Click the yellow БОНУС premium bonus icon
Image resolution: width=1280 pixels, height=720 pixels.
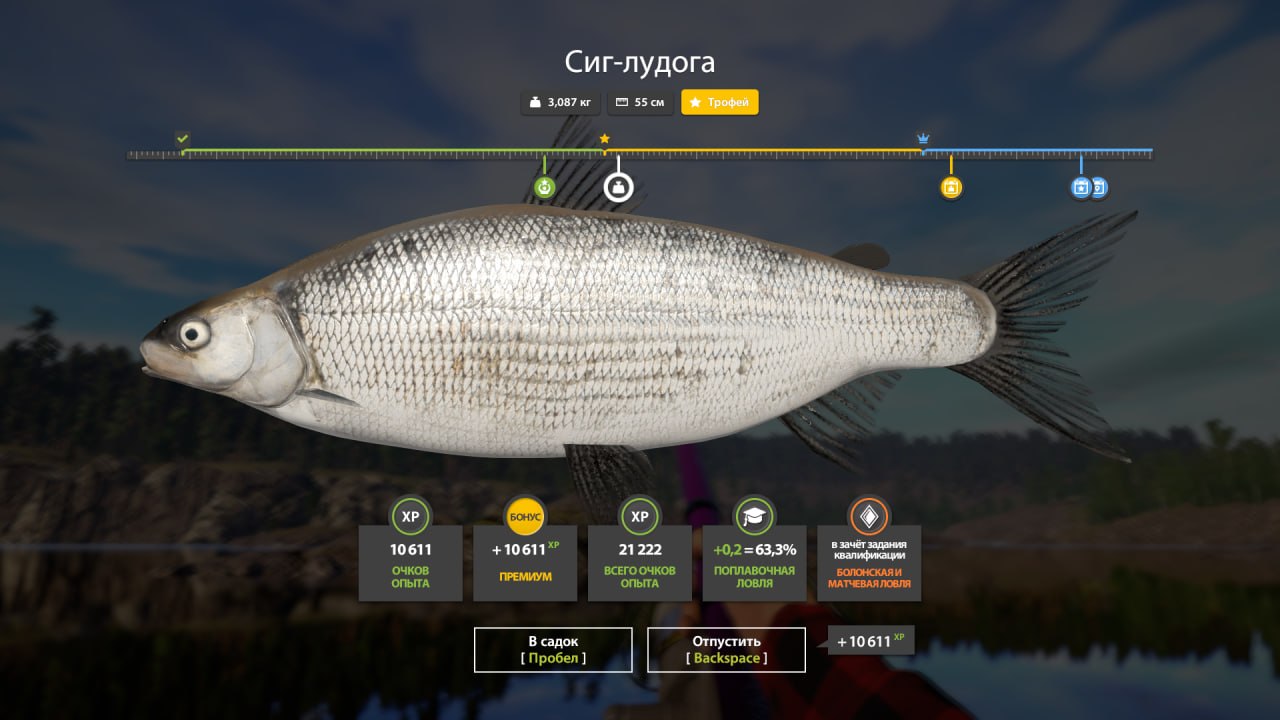point(525,518)
